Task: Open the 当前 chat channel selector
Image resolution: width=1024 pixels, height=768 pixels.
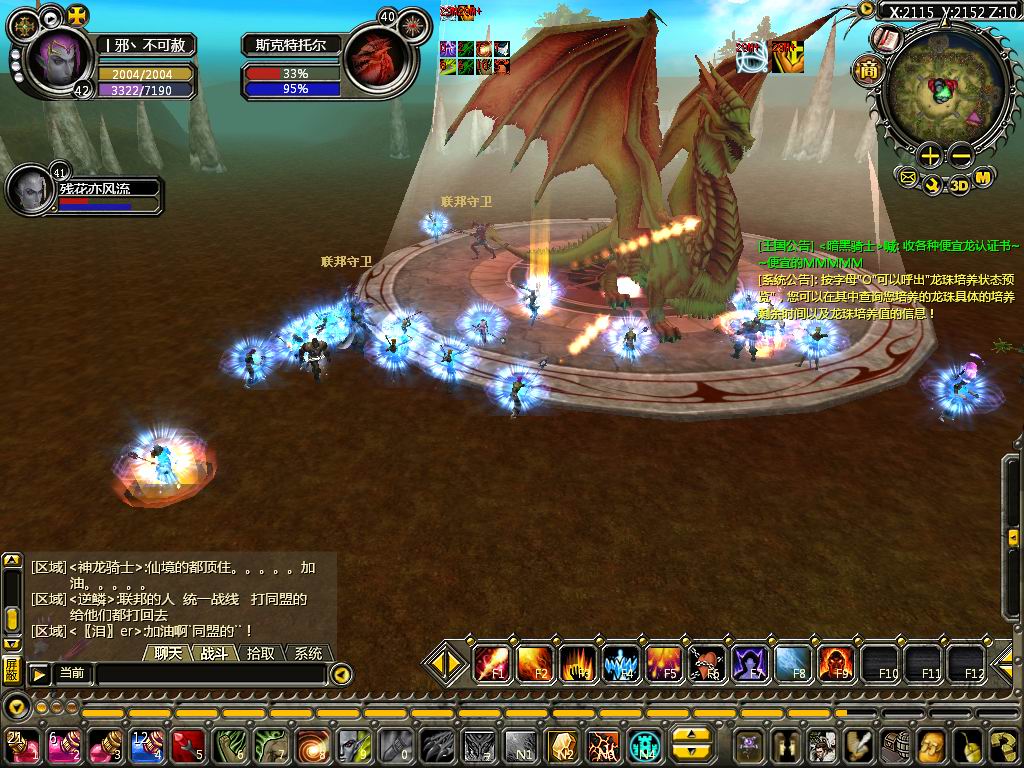Action: 72,674
